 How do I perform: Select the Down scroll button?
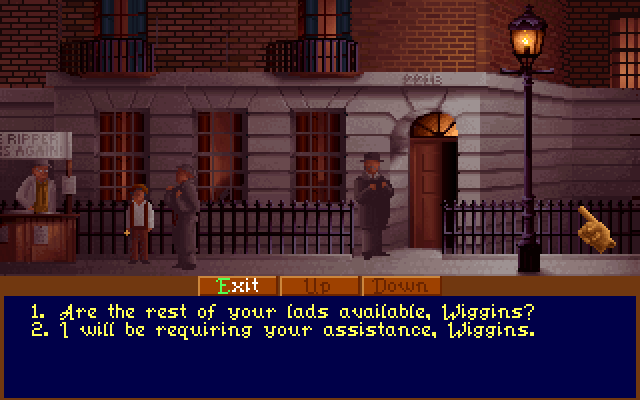pos(400,285)
